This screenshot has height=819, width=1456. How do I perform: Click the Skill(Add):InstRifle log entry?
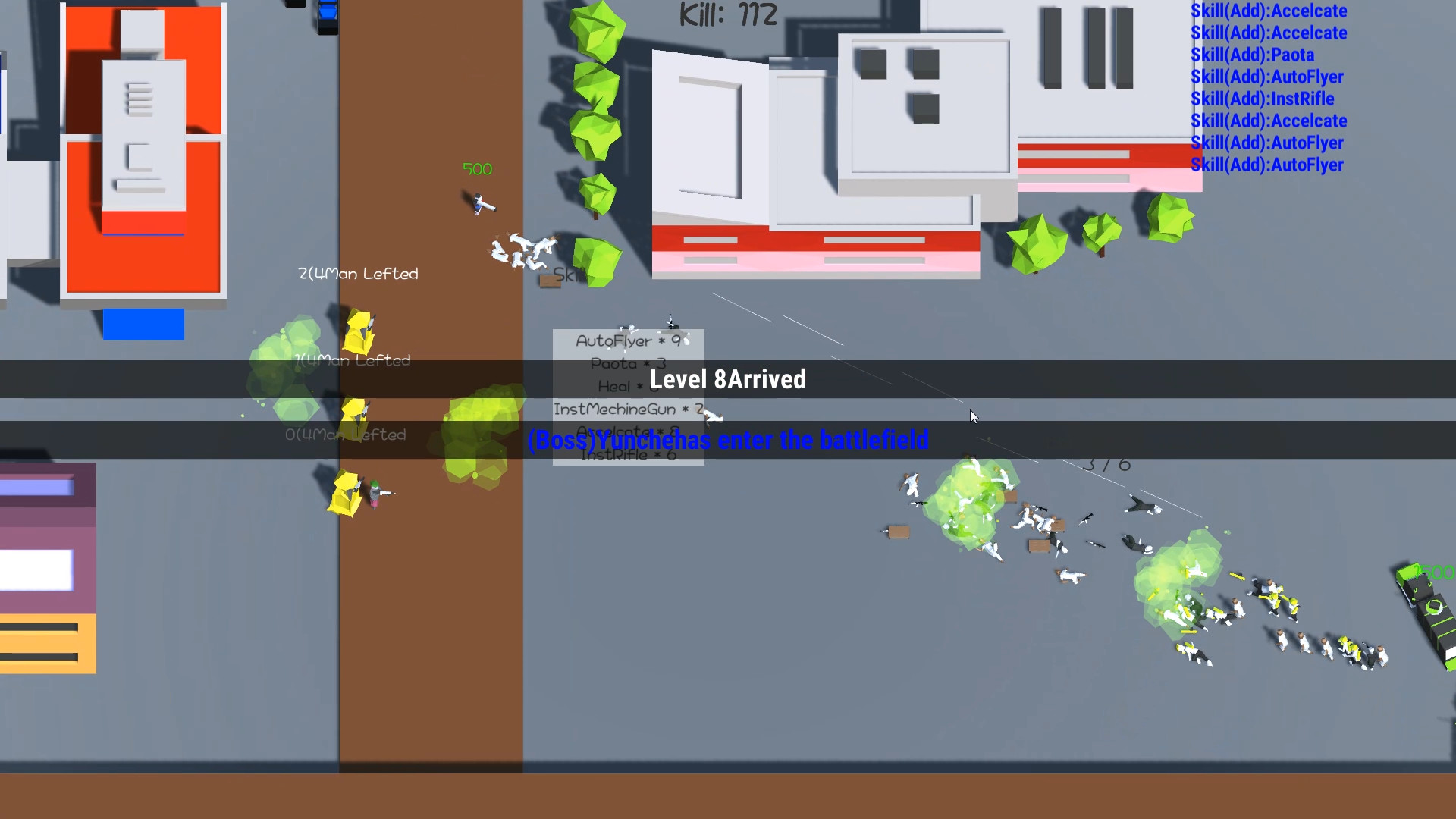pyautogui.click(x=1262, y=99)
